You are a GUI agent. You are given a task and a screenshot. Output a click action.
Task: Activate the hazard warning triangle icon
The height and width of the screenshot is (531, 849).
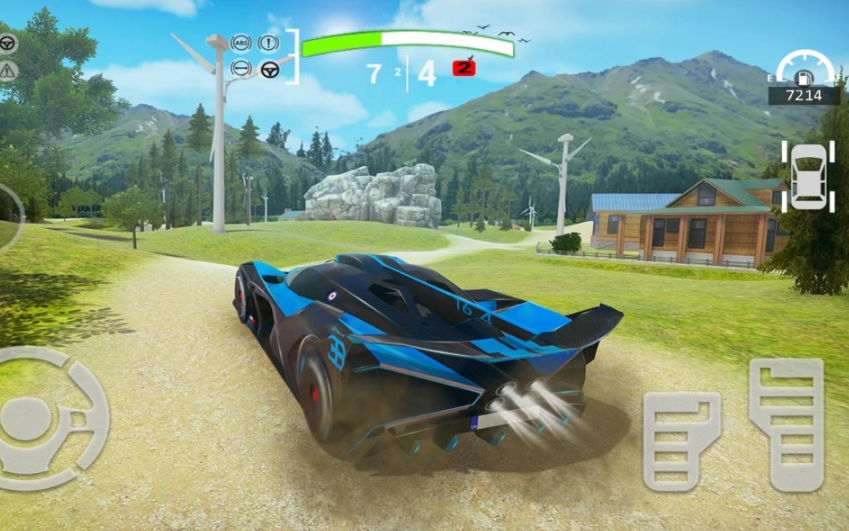pyautogui.click(x=8, y=70)
